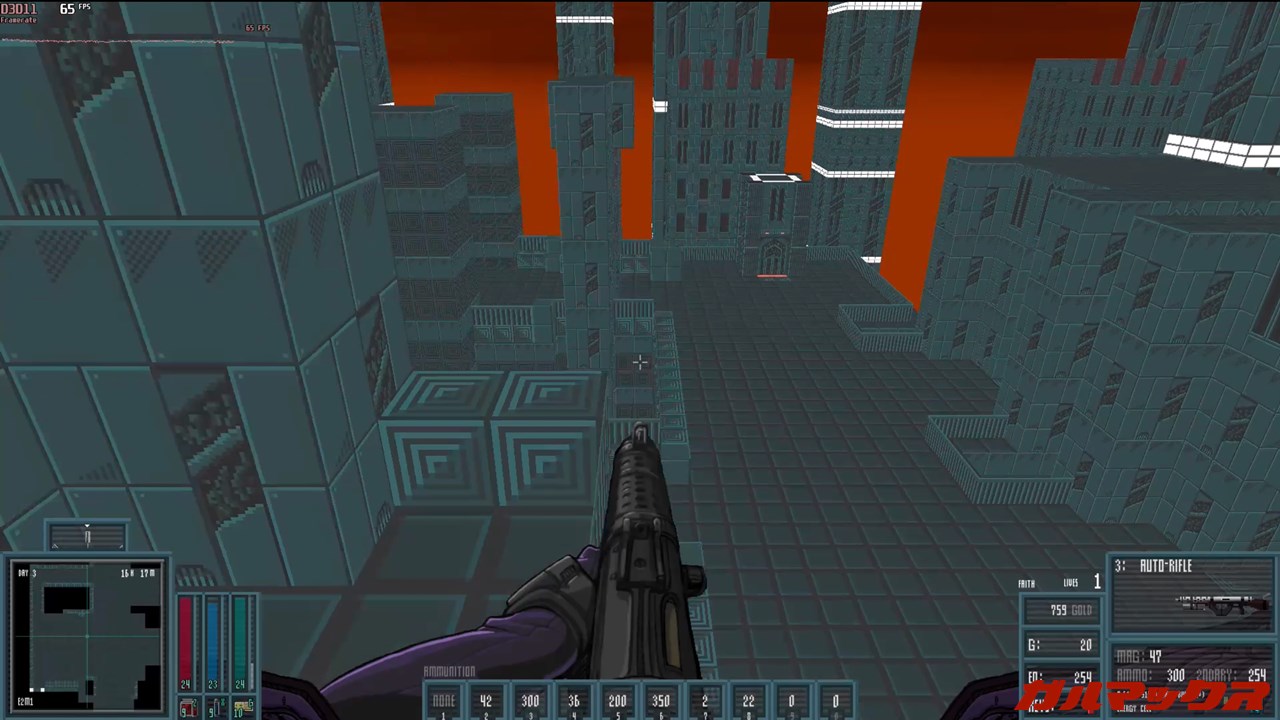
Task: Select the ammunition slot showing 200
Action: coord(617,702)
